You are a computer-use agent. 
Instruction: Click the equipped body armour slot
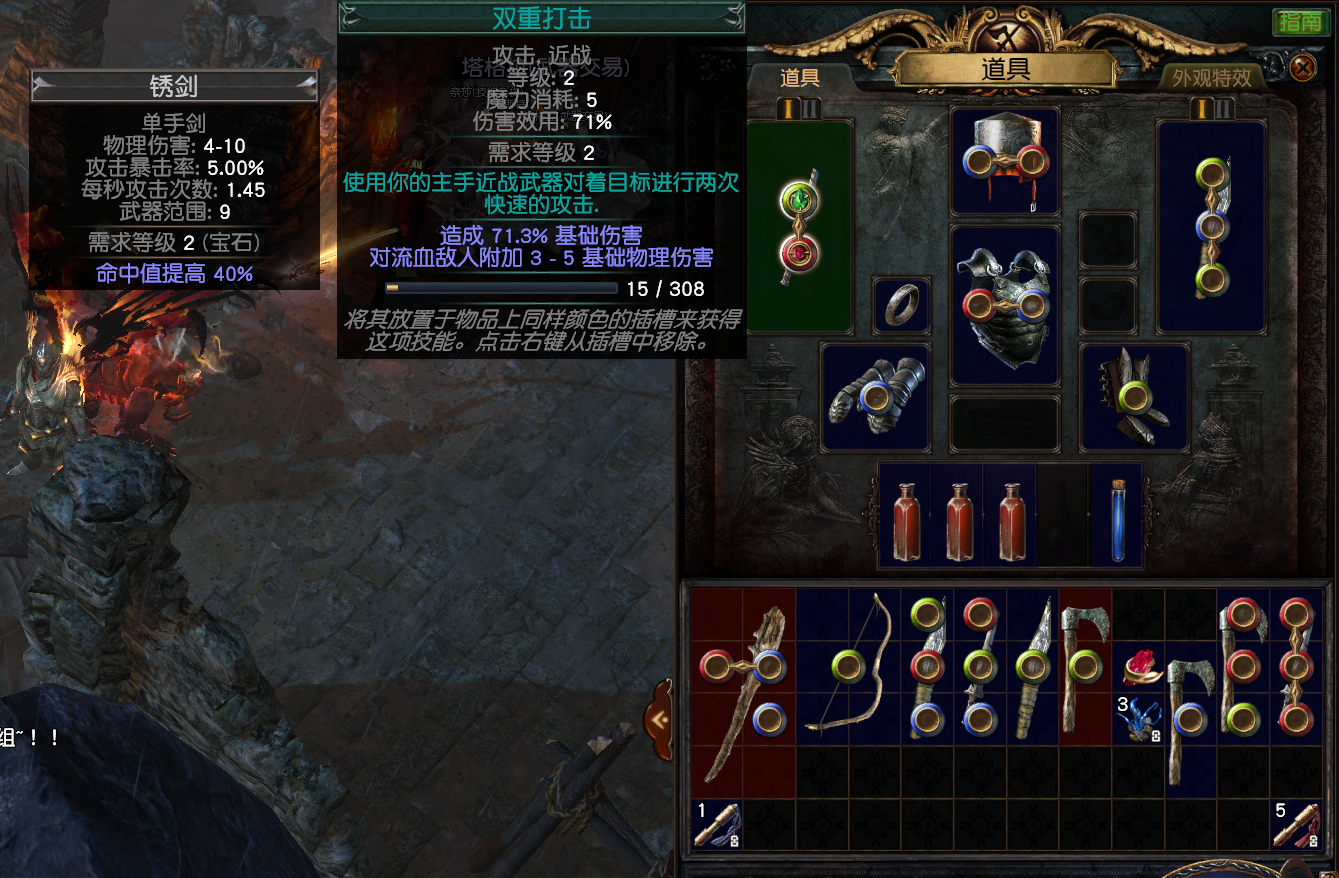(x=1004, y=304)
